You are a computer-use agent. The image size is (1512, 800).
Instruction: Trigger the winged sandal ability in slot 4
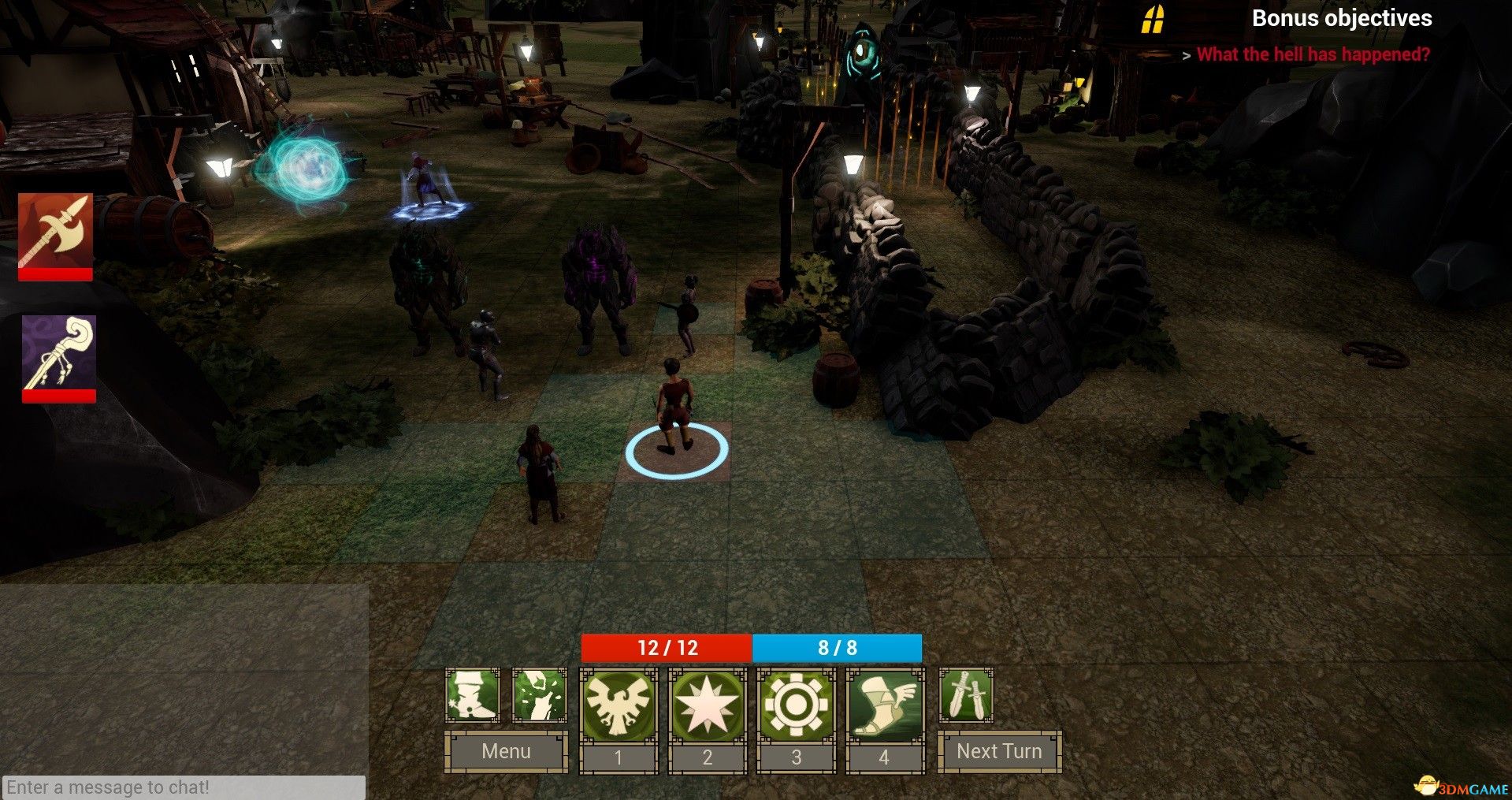click(x=885, y=705)
